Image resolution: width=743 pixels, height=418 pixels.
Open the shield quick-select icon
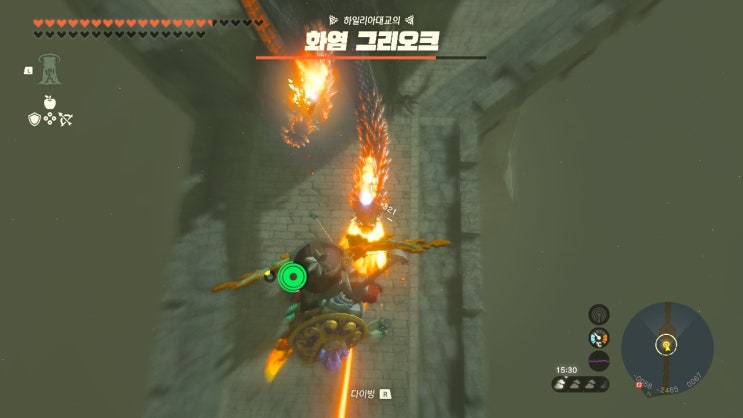click(x=33, y=119)
